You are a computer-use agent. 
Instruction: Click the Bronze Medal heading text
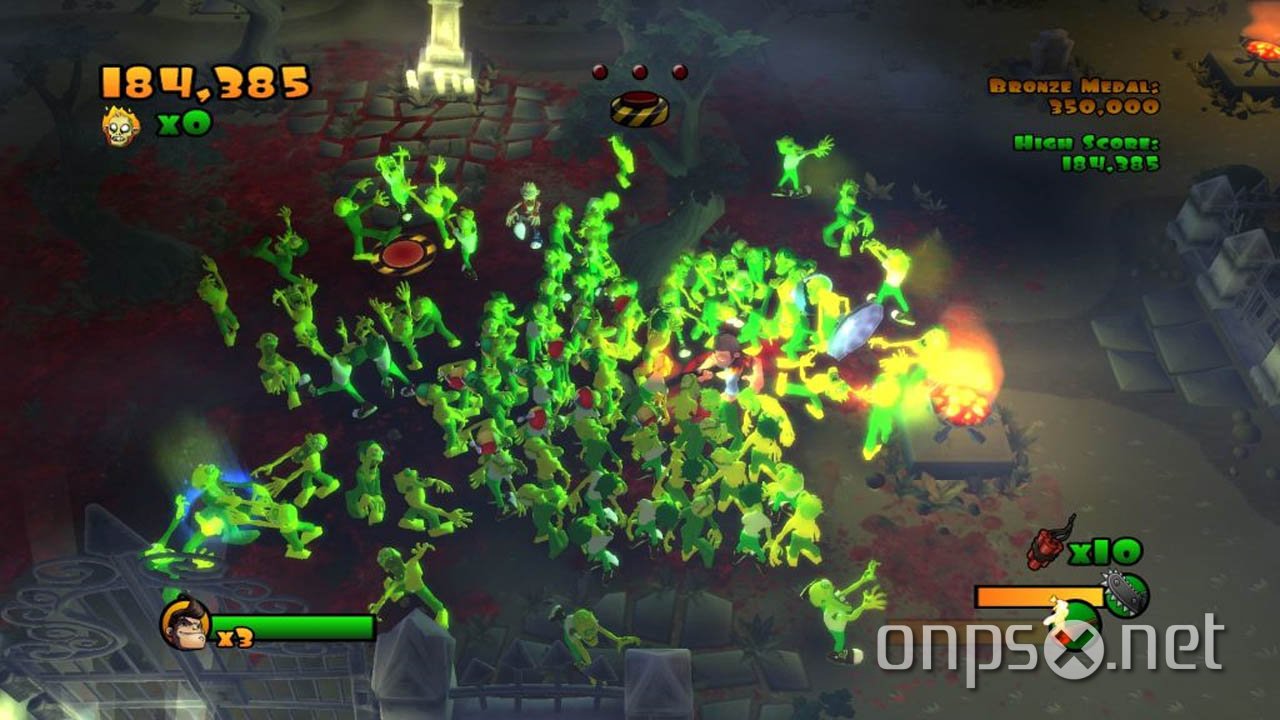[1073, 87]
